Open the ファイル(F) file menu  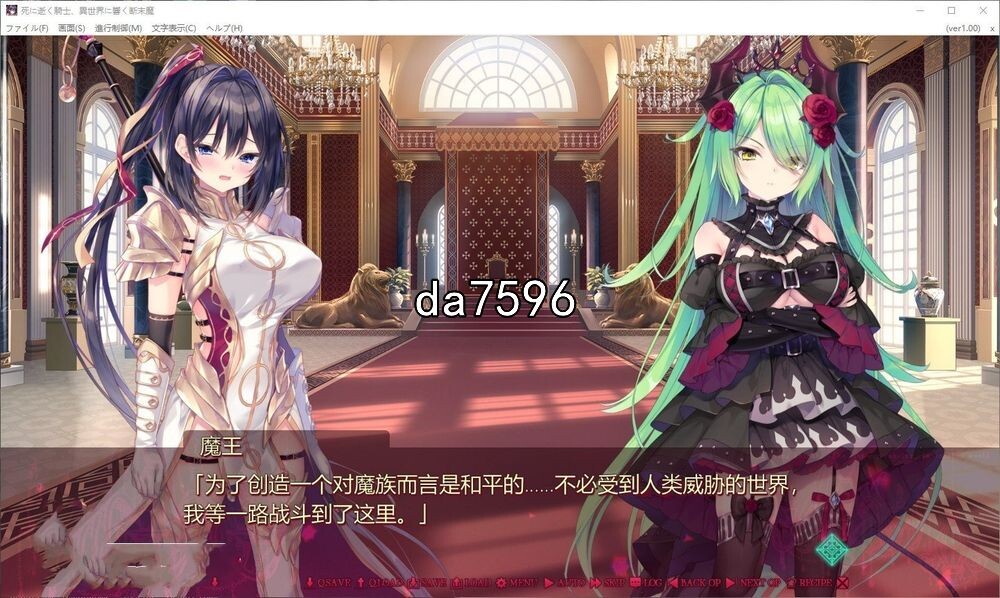click(27, 28)
